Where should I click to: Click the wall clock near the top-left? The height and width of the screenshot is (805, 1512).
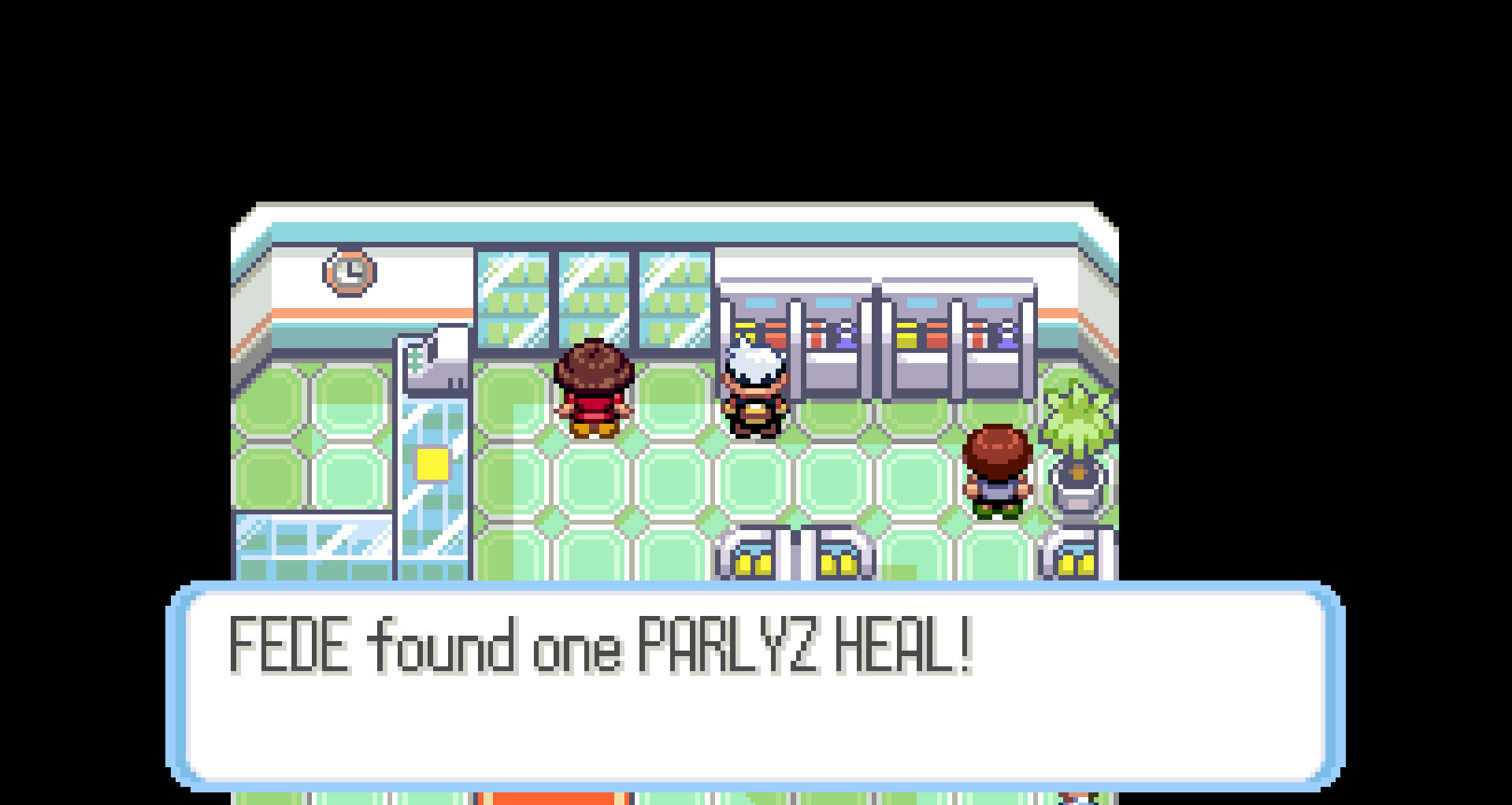349,272
